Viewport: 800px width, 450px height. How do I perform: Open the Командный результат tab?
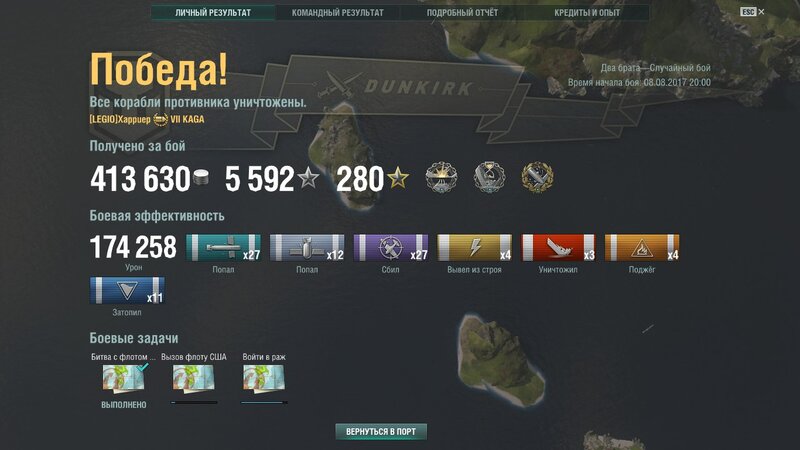point(337,13)
